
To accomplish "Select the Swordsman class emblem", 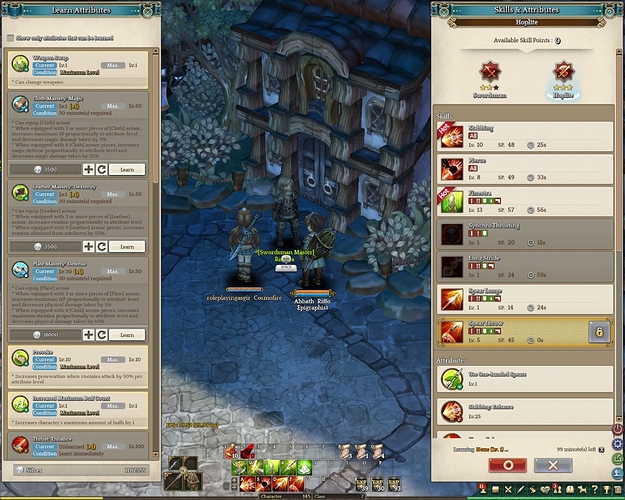I will (490, 73).
